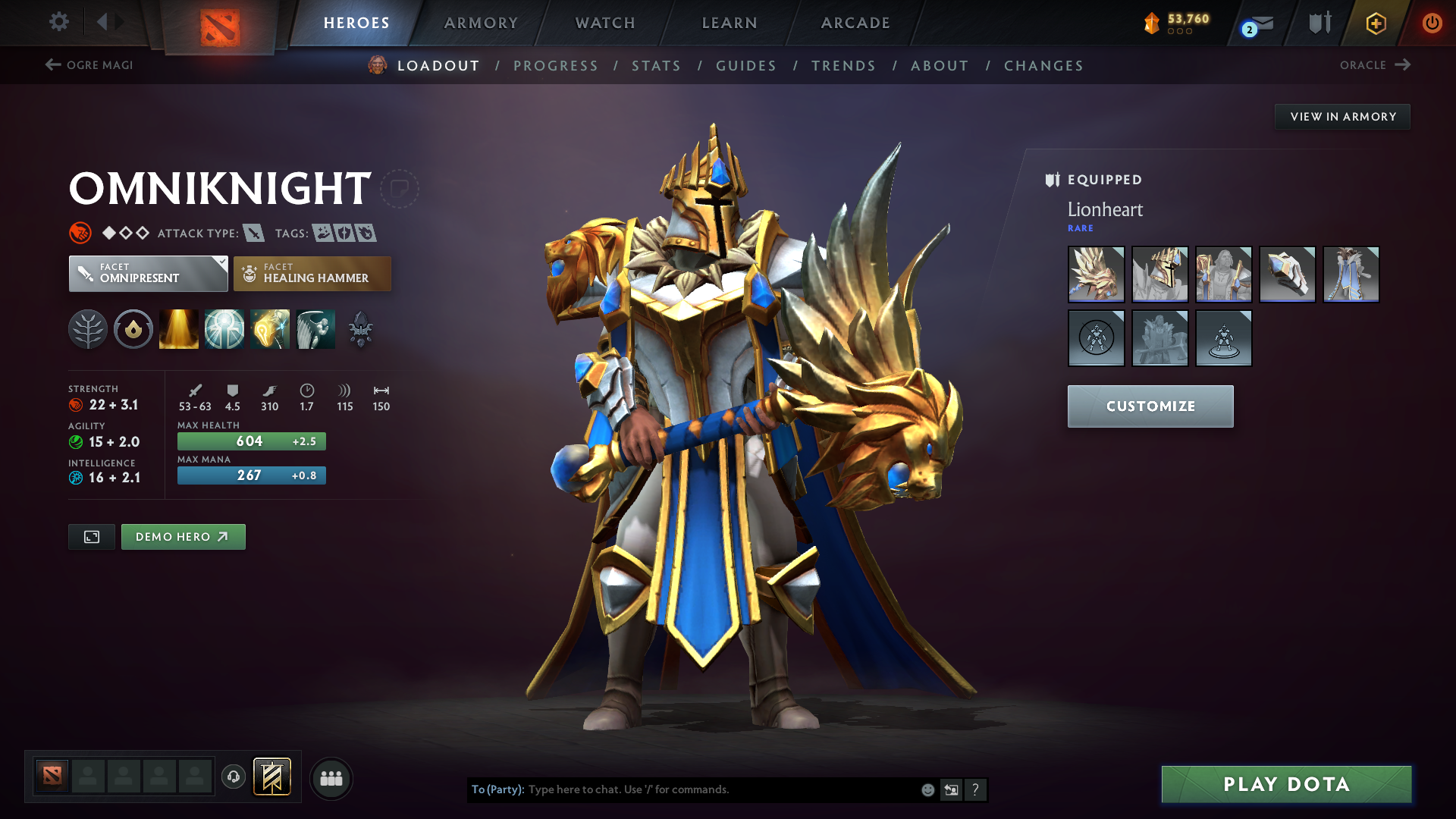The height and width of the screenshot is (819, 1456).
Task: Switch to the Armory tab
Action: tap(481, 23)
